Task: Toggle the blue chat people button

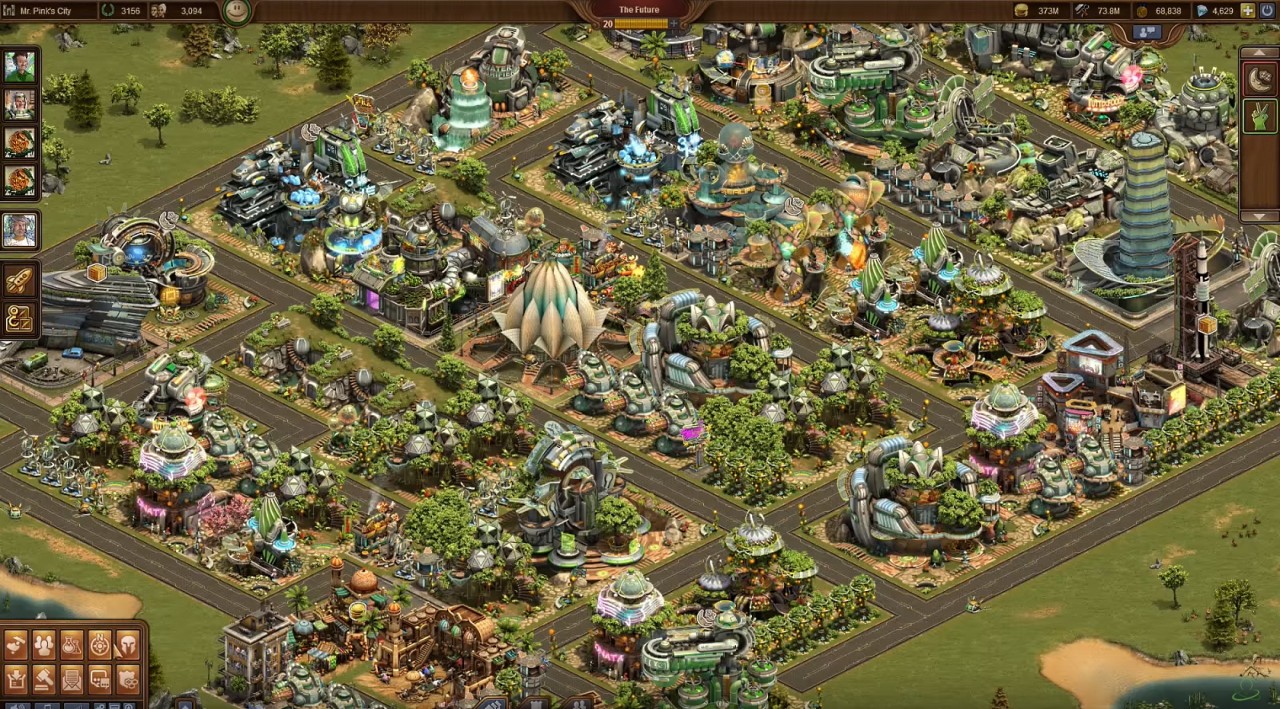Action: (1147, 33)
